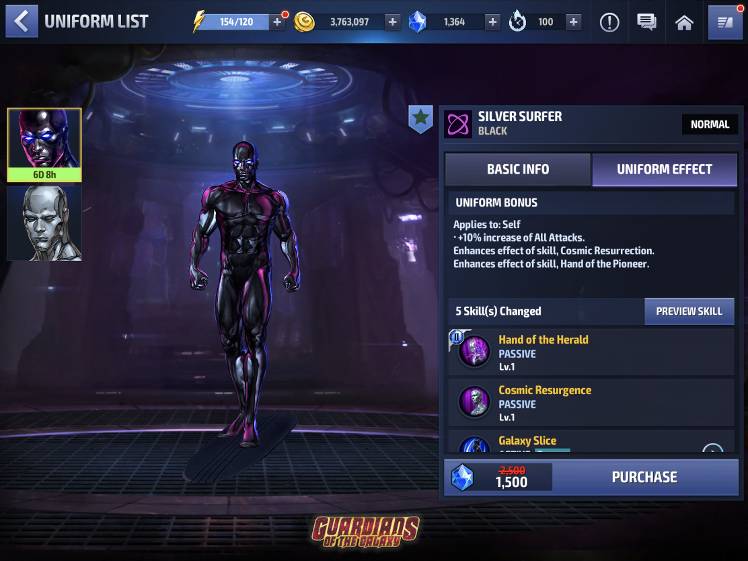Preview the changed skills

click(x=688, y=311)
